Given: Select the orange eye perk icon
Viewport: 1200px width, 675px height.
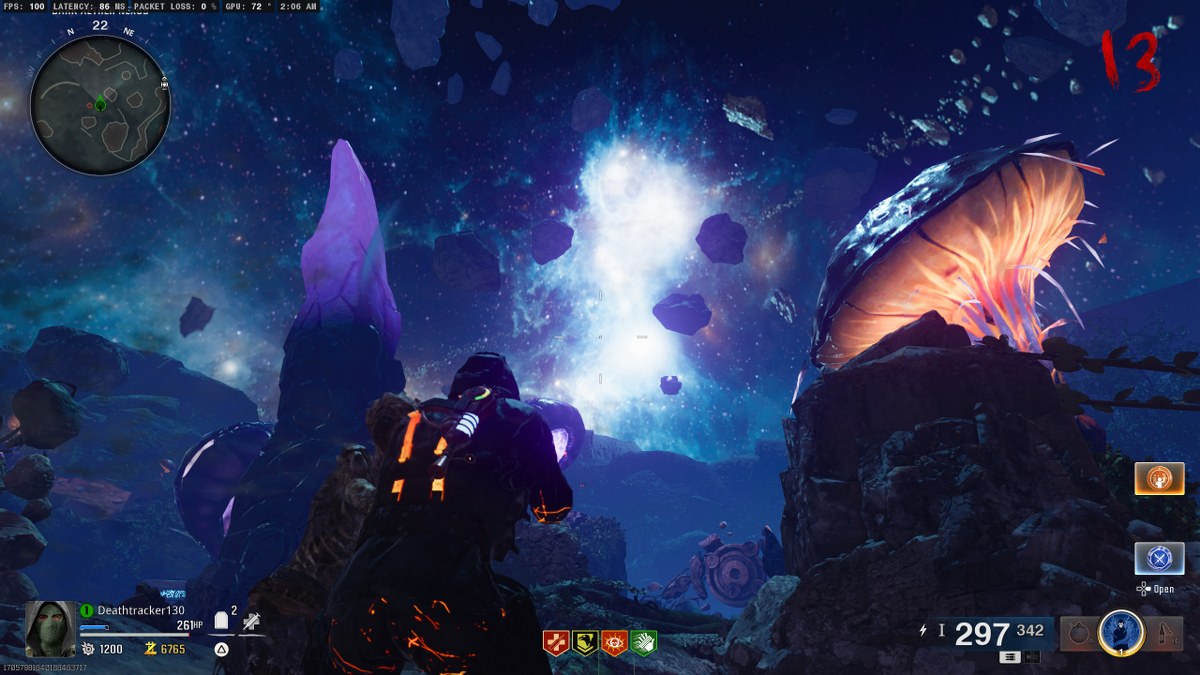Looking at the screenshot, I should point(614,643).
